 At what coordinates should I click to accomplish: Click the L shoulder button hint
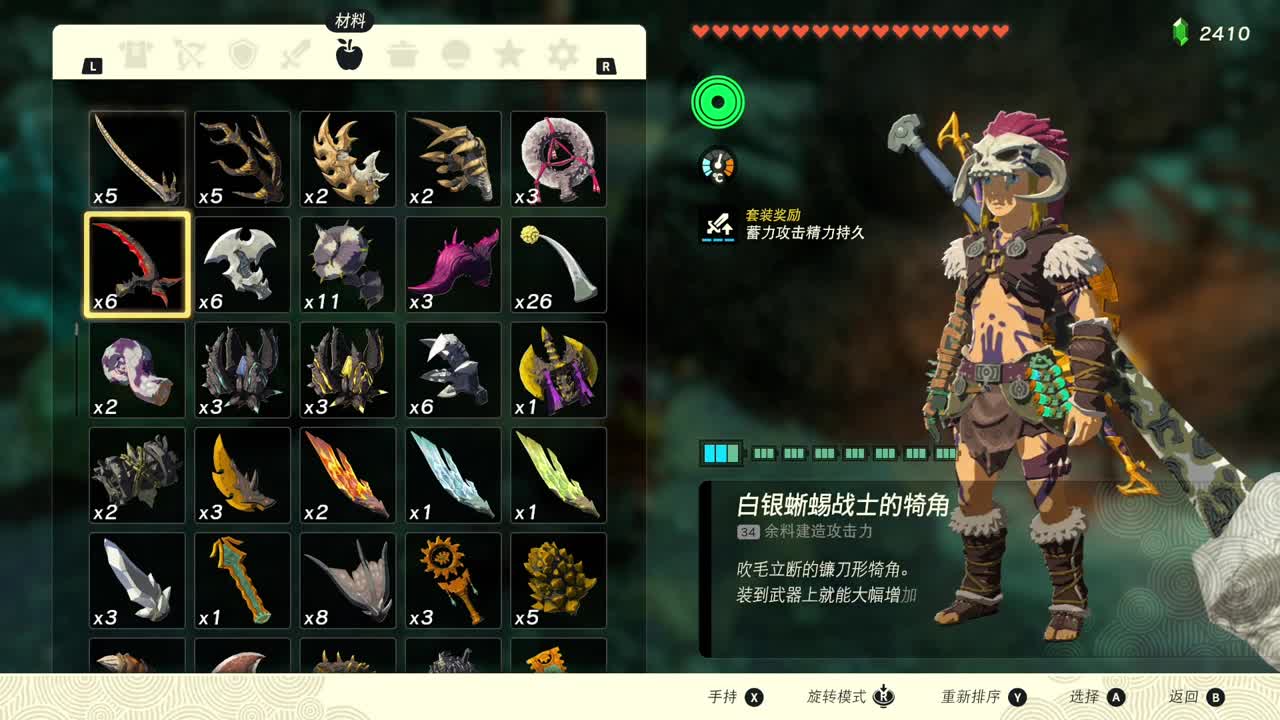coord(91,64)
